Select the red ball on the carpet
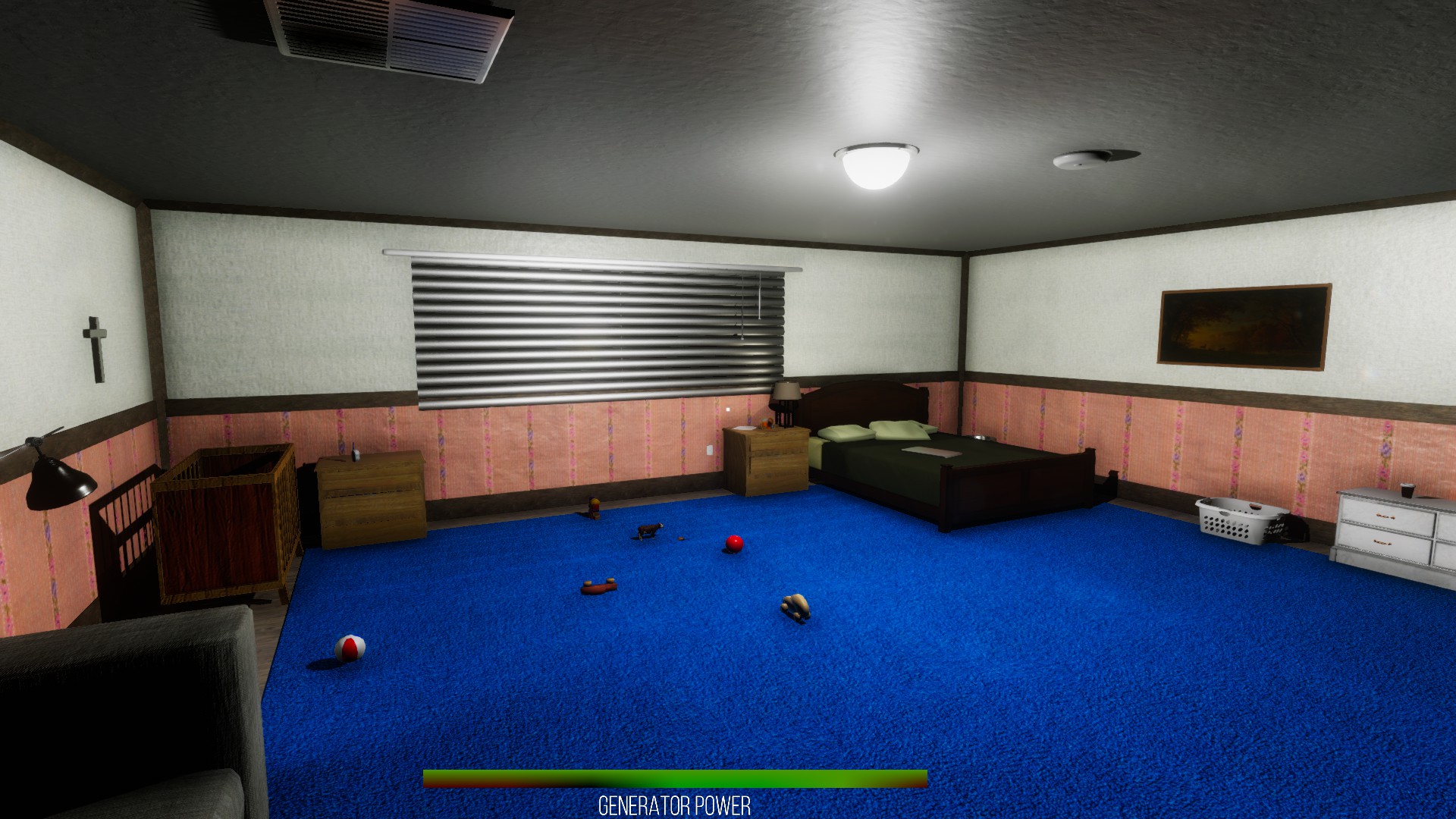 click(735, 543)
